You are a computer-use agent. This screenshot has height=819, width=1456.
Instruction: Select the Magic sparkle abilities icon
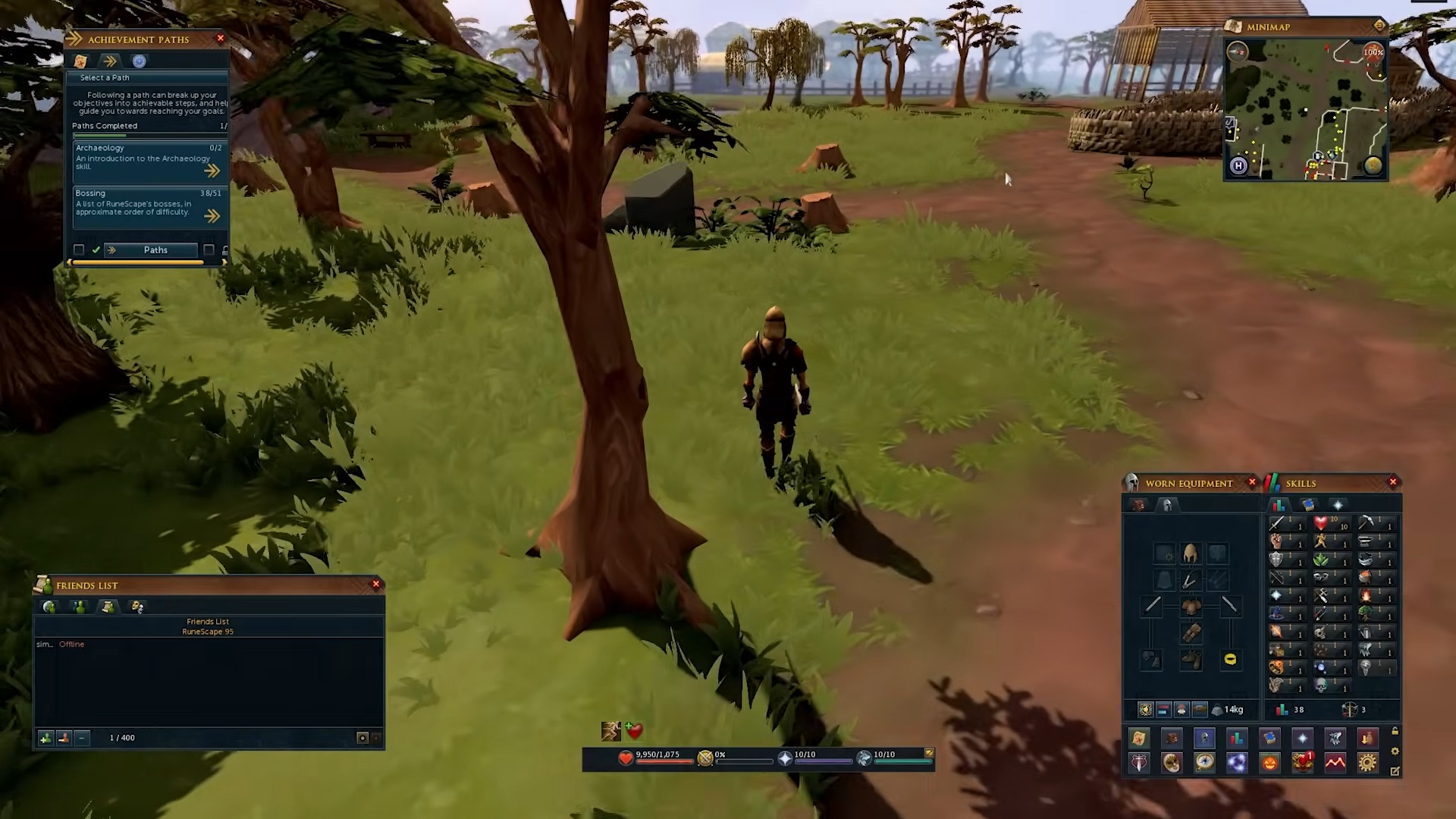(x=1237, y=763)
